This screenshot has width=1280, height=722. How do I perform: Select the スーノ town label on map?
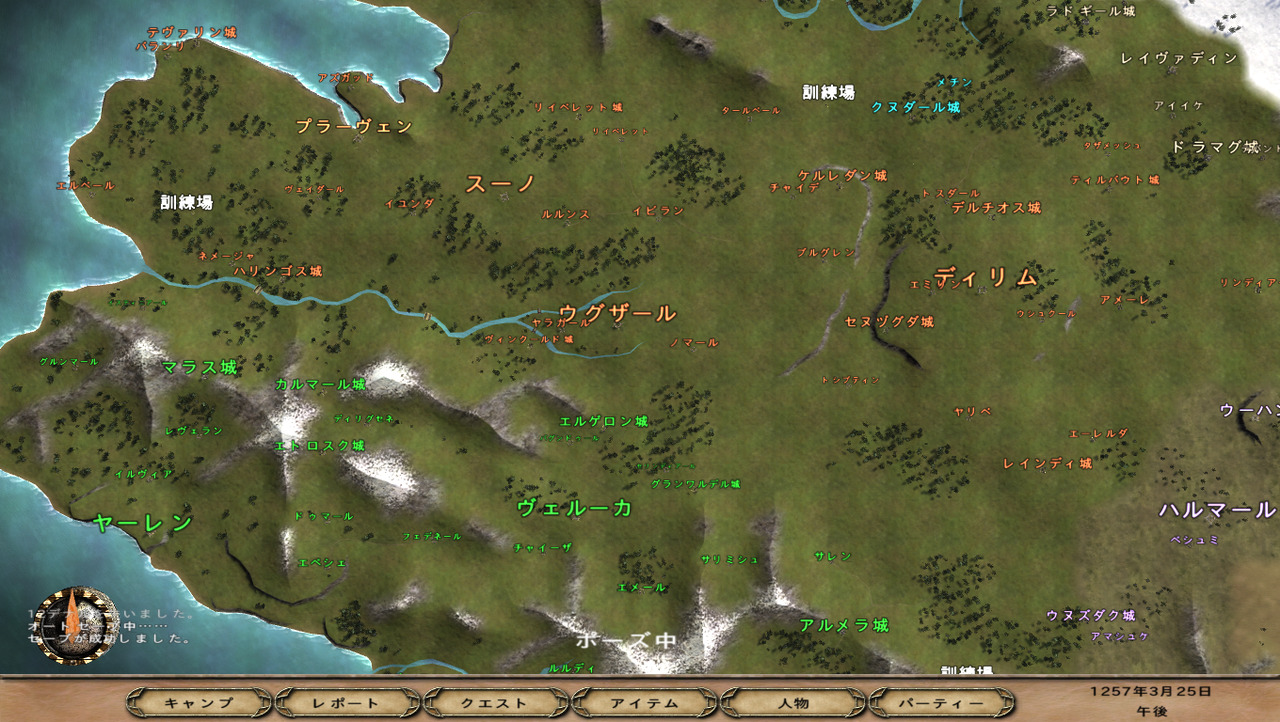click(501, 184)
